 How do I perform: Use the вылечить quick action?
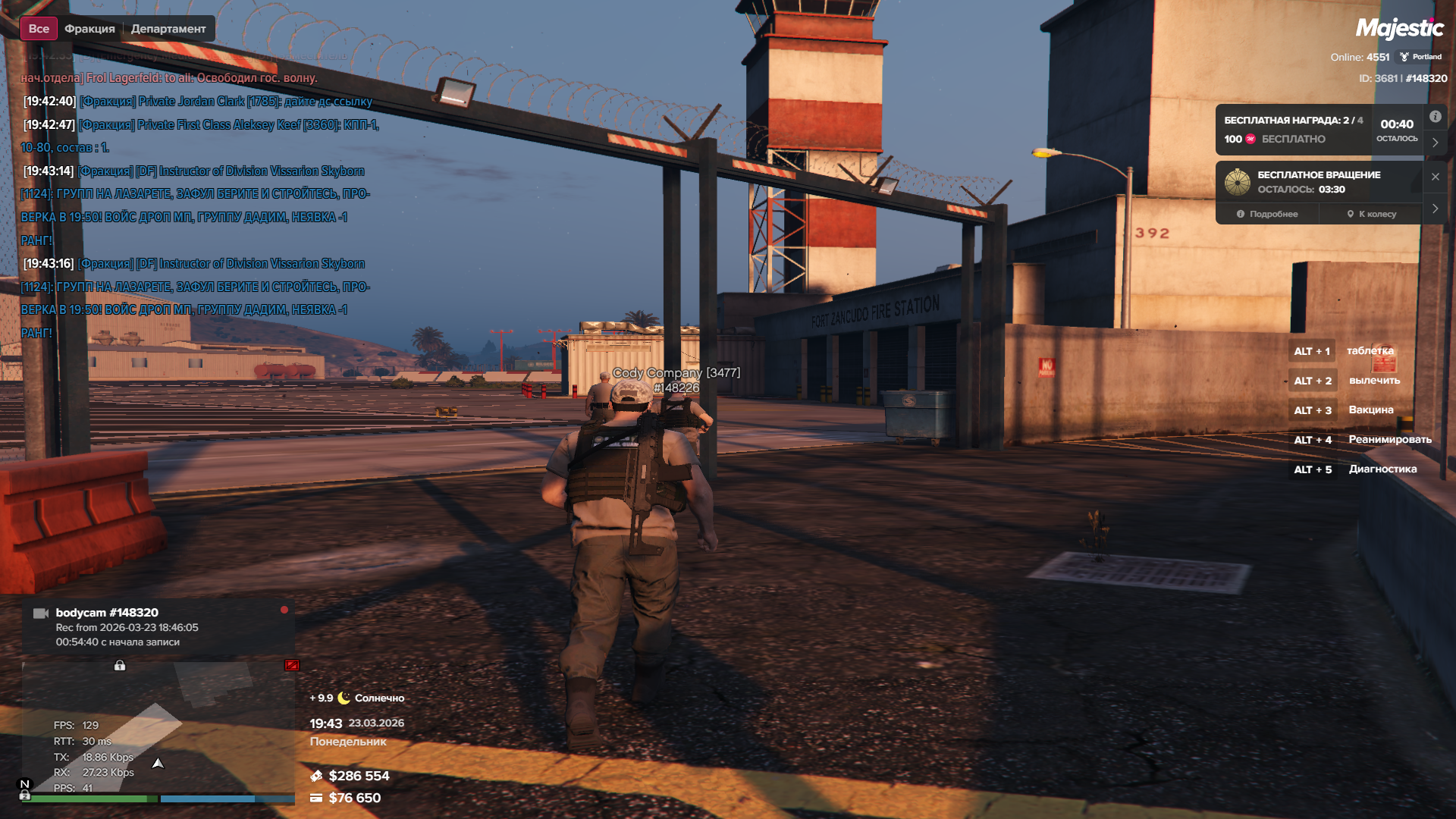click(1374, 381)
